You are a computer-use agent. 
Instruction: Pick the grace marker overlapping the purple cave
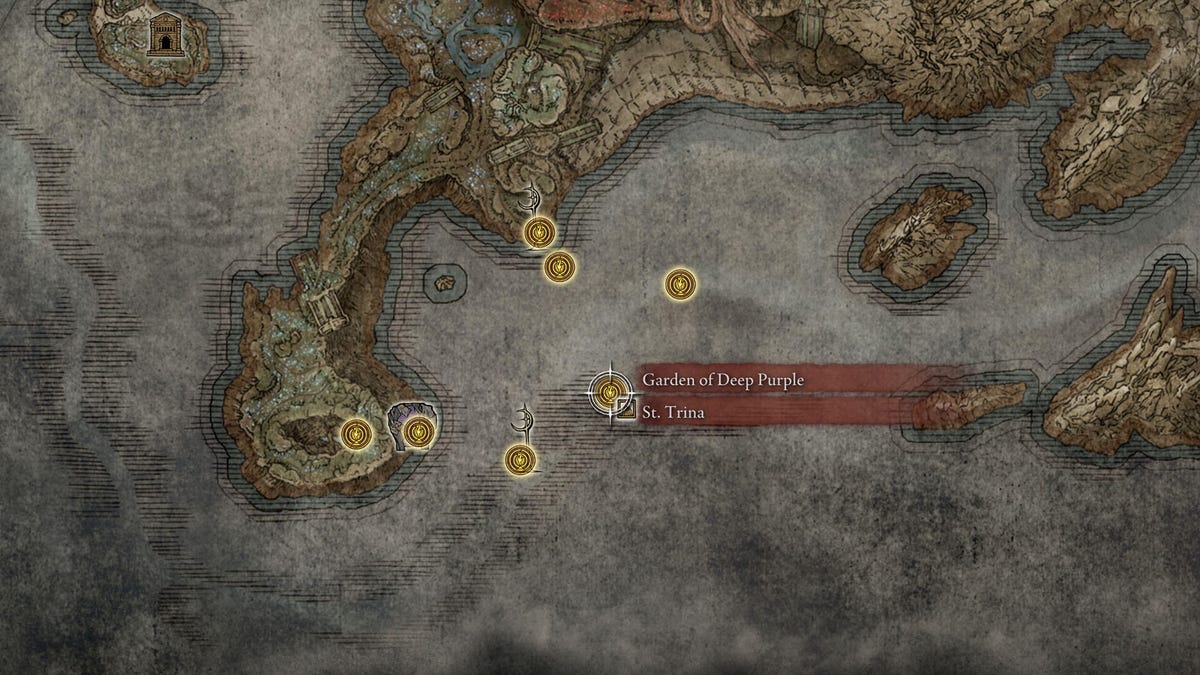pyautogui.click(x=420, y=432)
